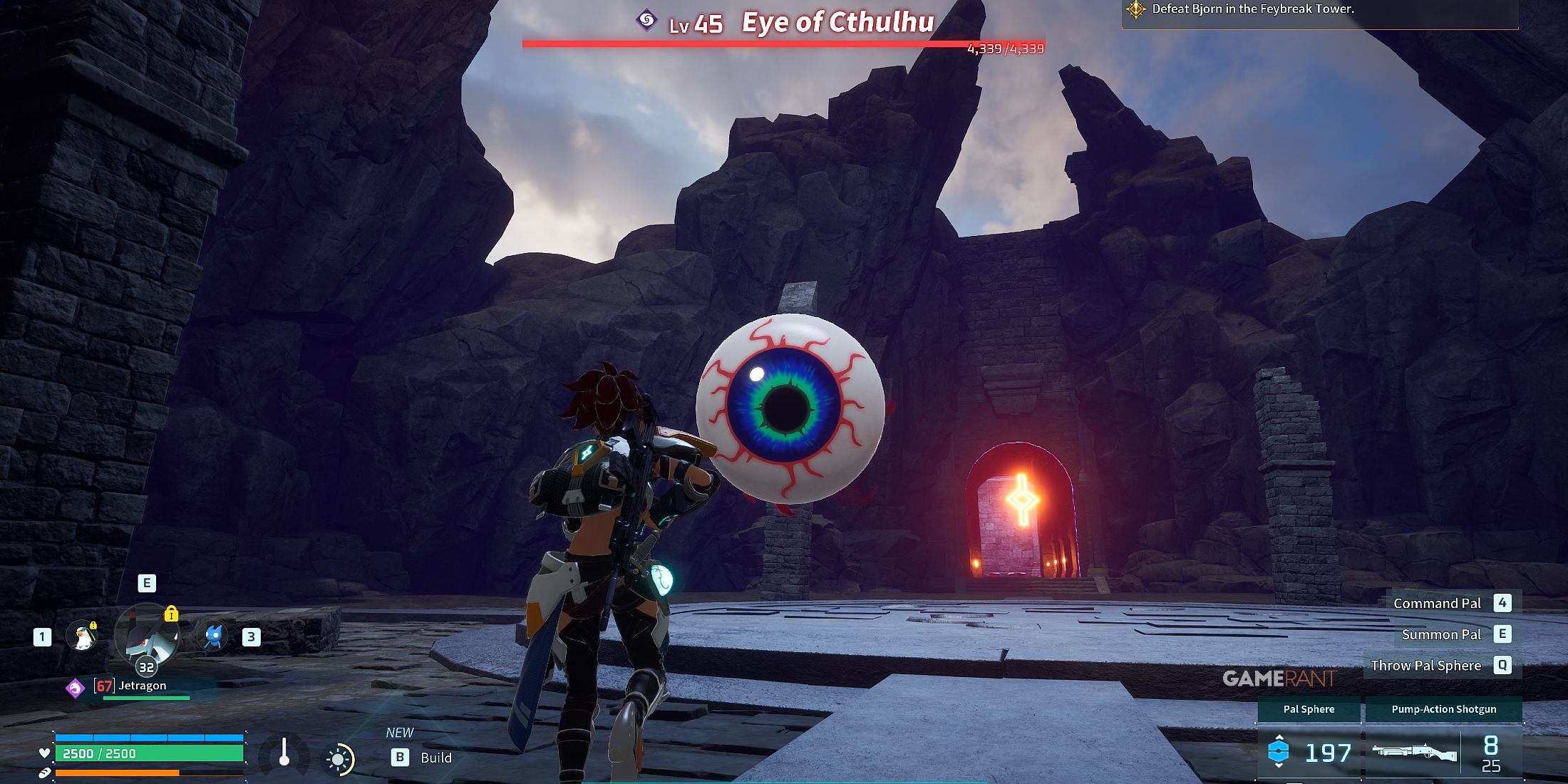
Task: Click the purple element icon beside Jetragon
Action: tap(75, 688)
